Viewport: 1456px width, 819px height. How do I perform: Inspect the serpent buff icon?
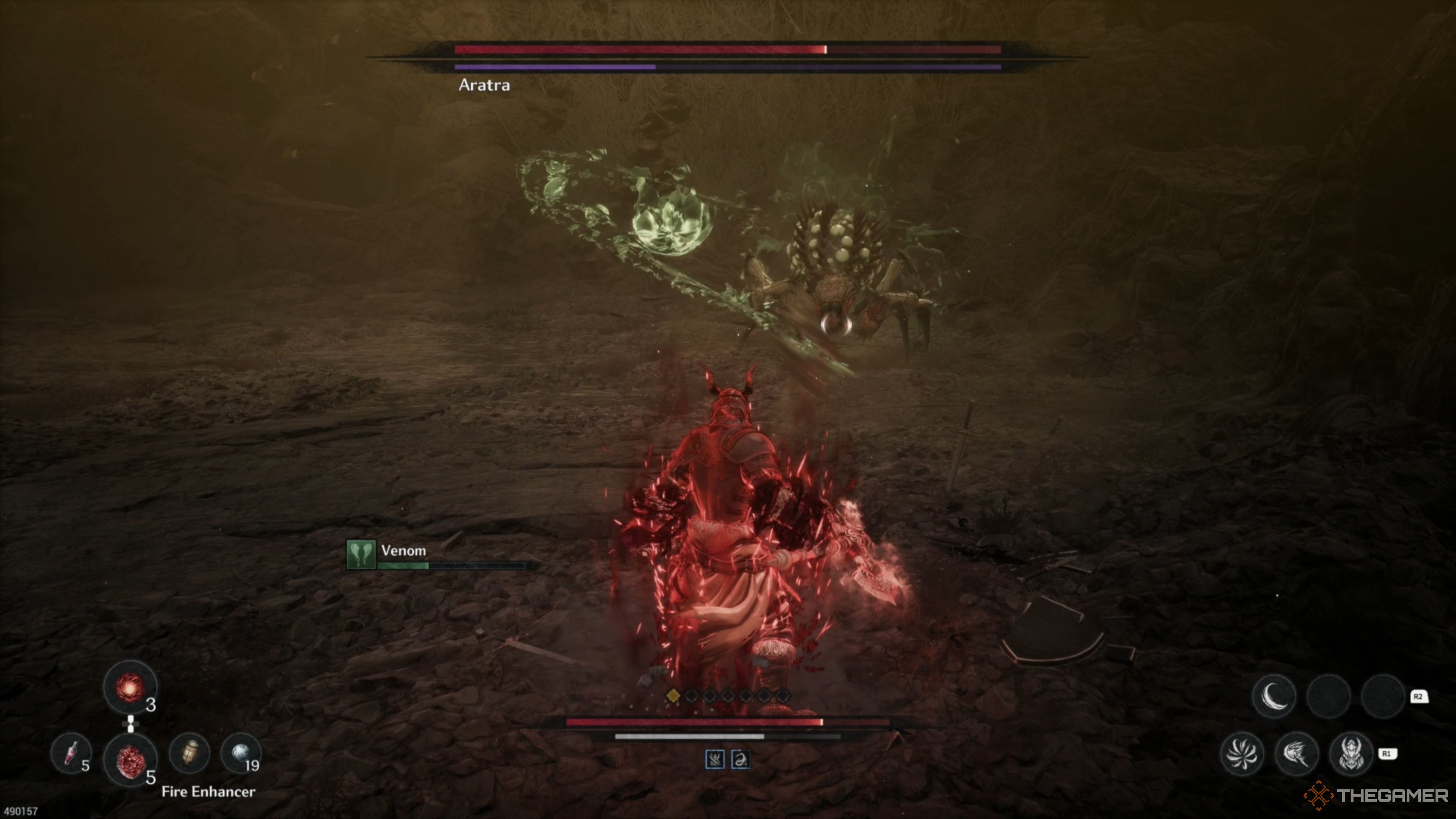coord(741,759)
